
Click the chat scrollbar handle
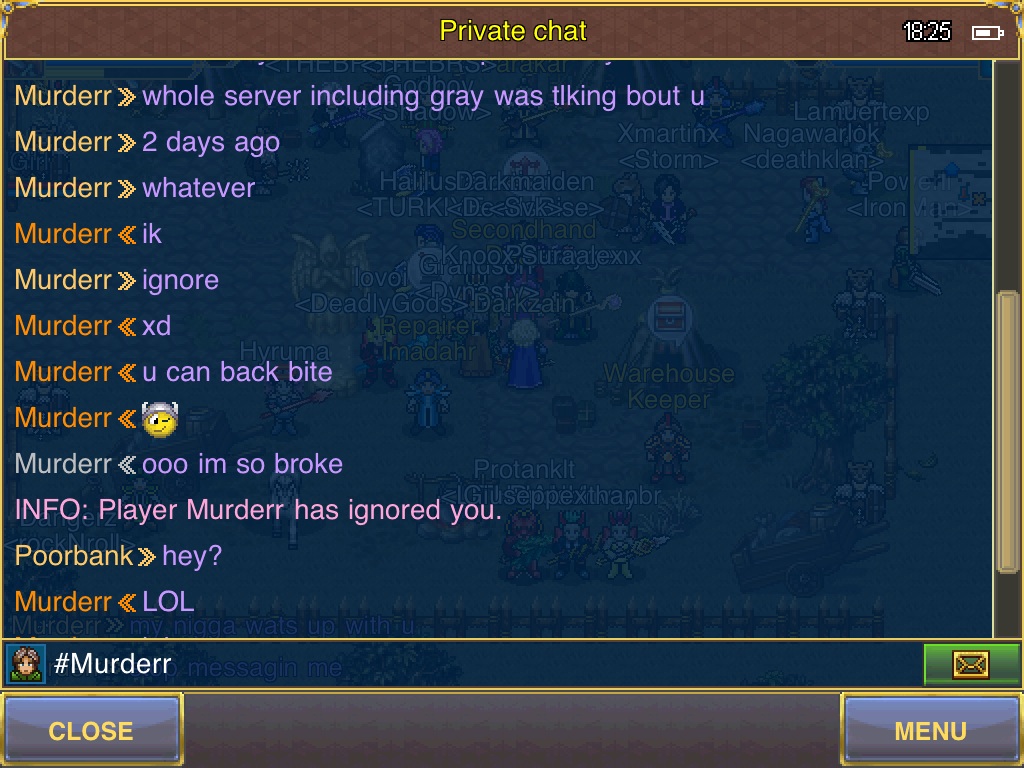tap(1008, 430)
